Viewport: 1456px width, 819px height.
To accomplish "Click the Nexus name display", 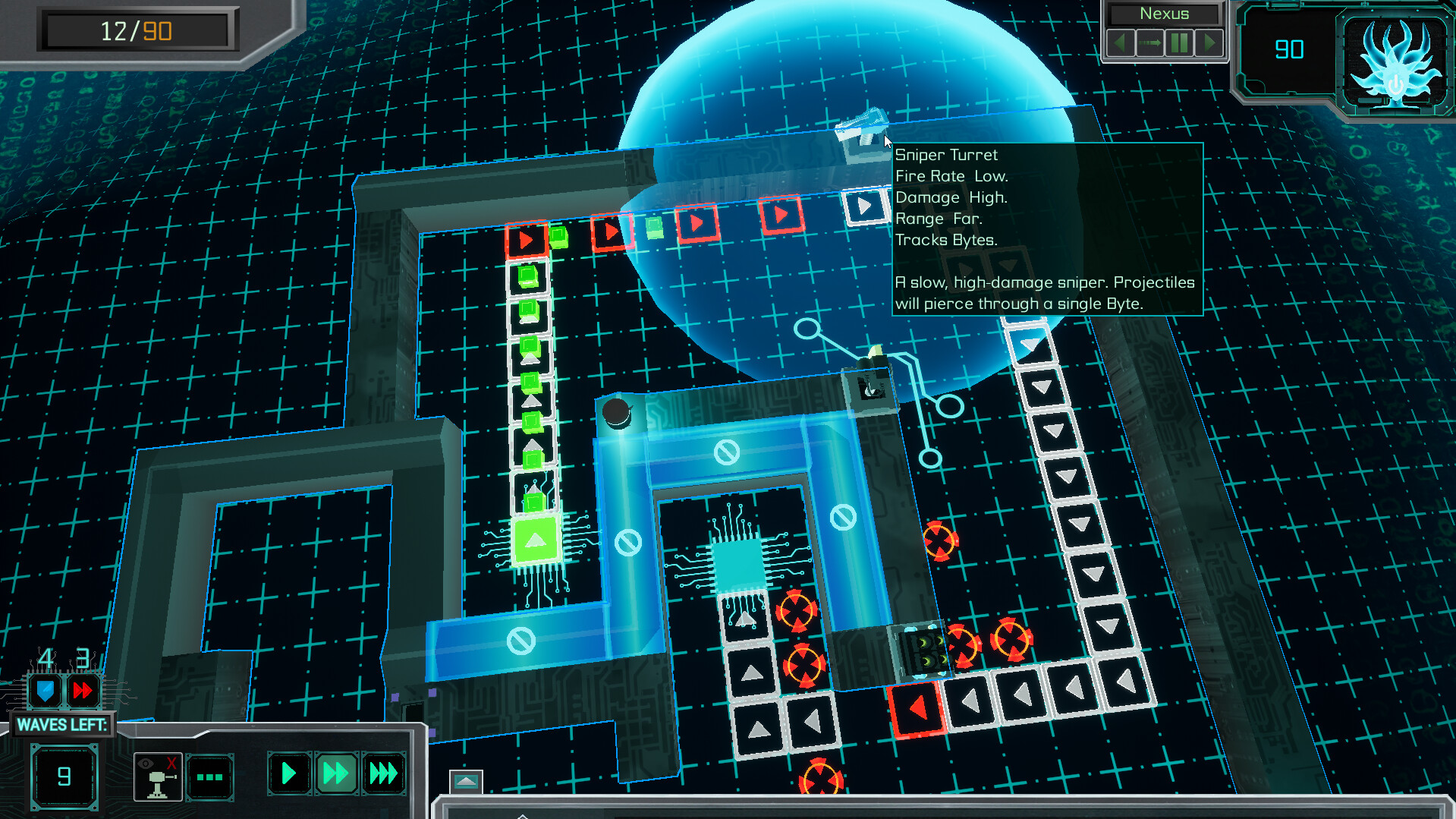I will coord(1165,14).
